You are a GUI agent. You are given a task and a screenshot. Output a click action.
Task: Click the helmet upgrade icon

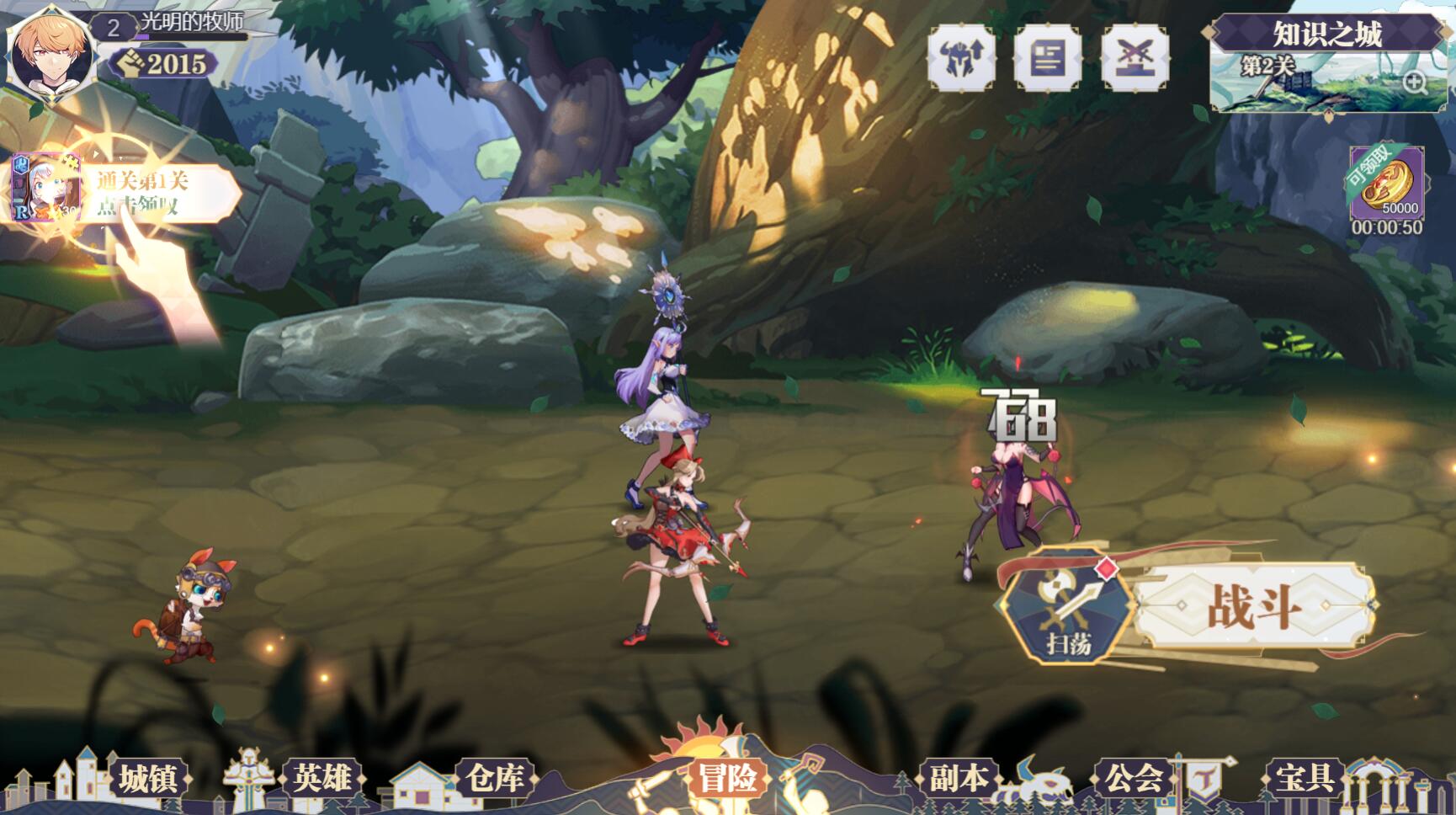[961, 57]
